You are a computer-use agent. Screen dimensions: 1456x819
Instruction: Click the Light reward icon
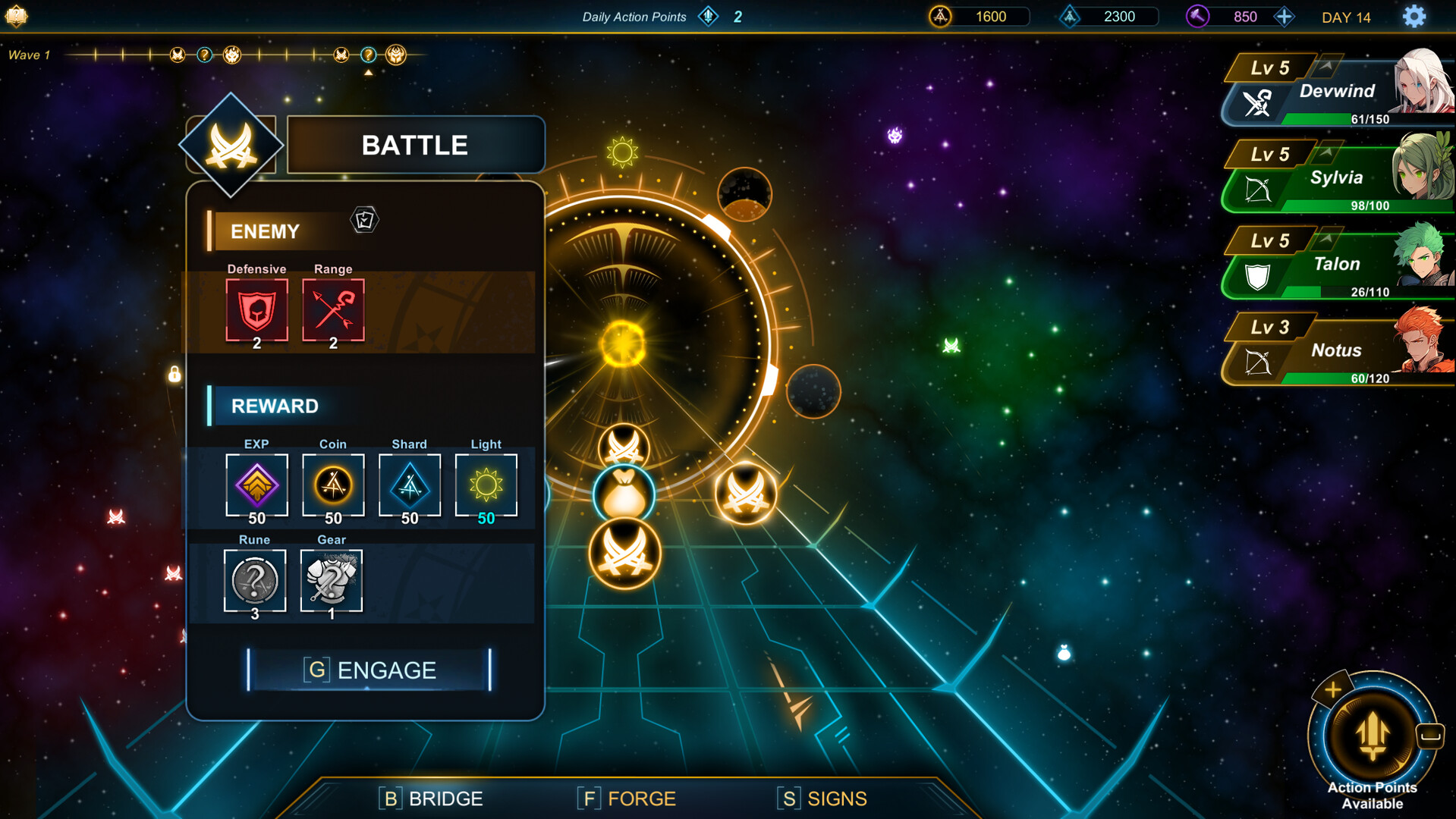point(486,485)
